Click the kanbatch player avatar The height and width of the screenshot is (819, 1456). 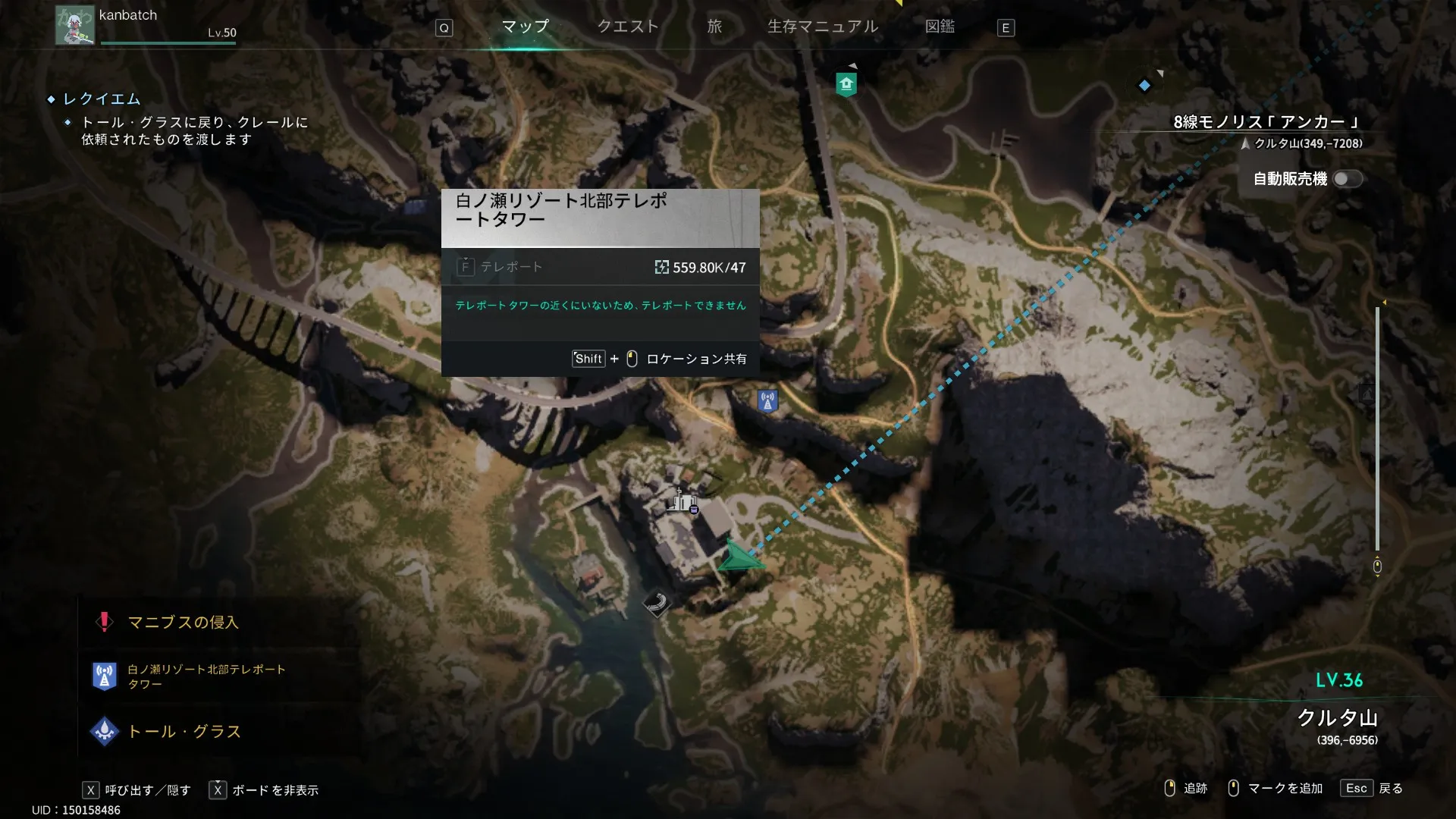coord(74,26)
